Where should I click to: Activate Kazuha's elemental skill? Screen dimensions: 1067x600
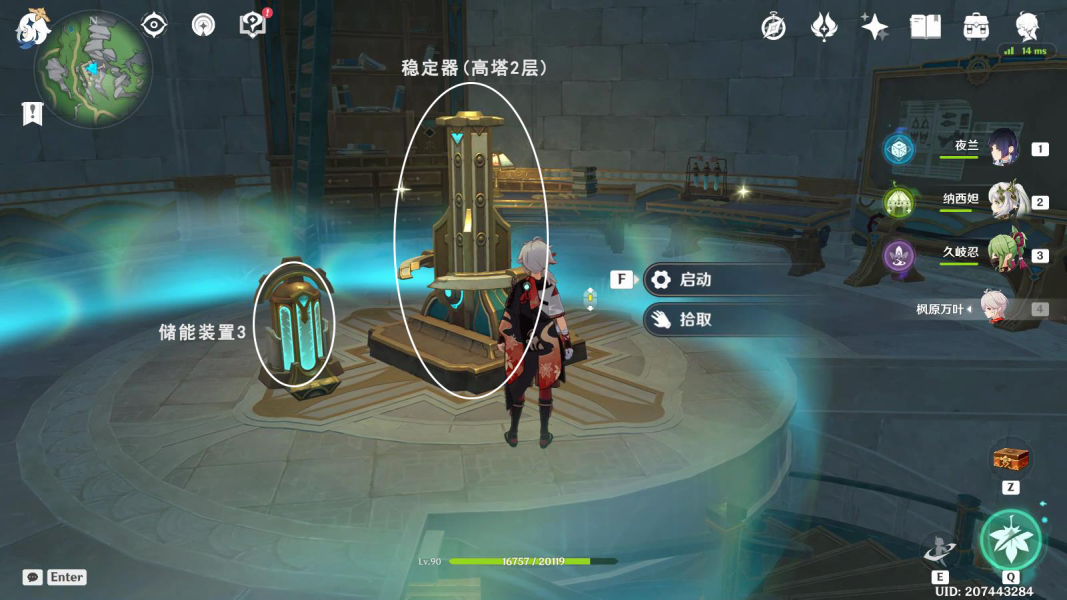[940, 549]
